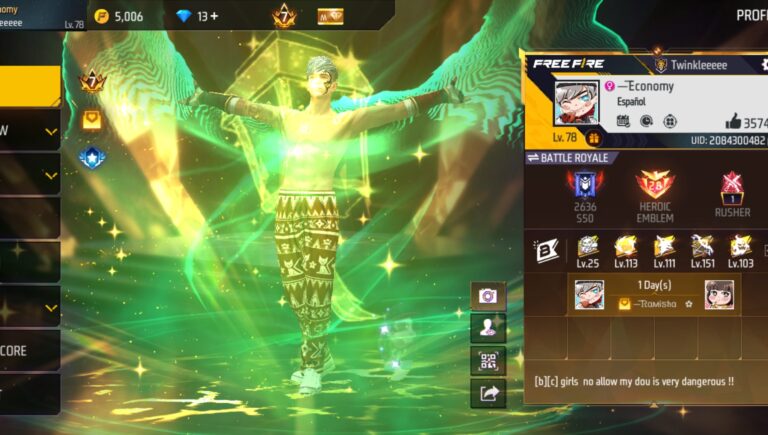The width and height of the screenshot is (768, 435).
Task: Open the gold coins balance
Action: [x=119, y=17]
